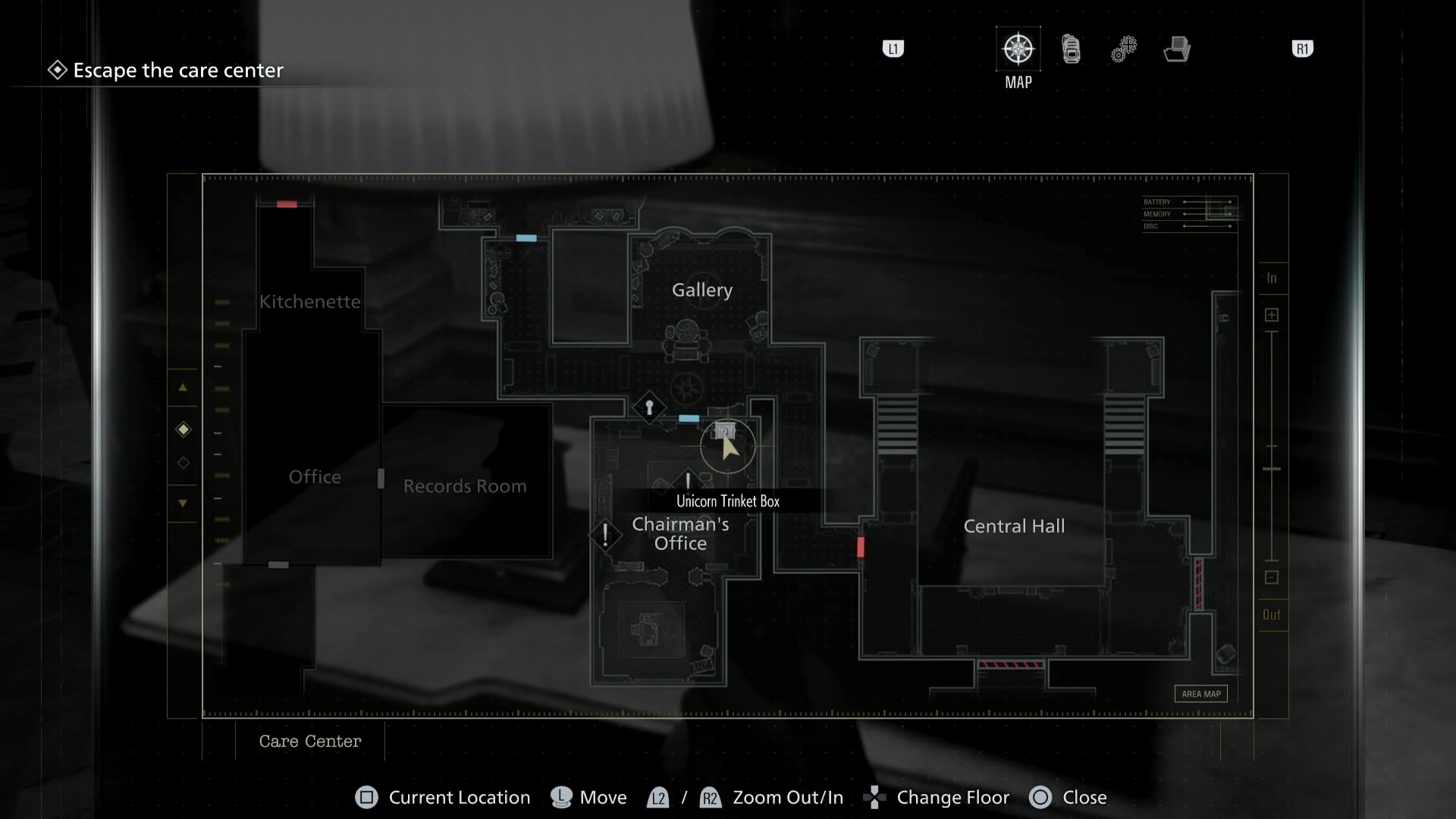Select the highlighted current floor diamond
1456x819 pixels.
(183, 429)
